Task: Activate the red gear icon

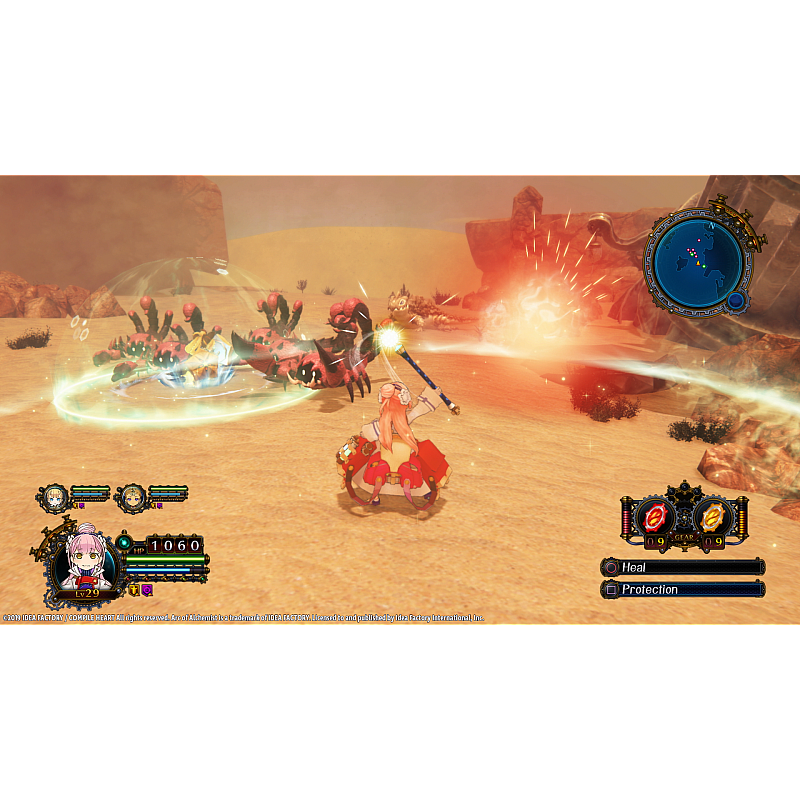Action: pos(655,517)
